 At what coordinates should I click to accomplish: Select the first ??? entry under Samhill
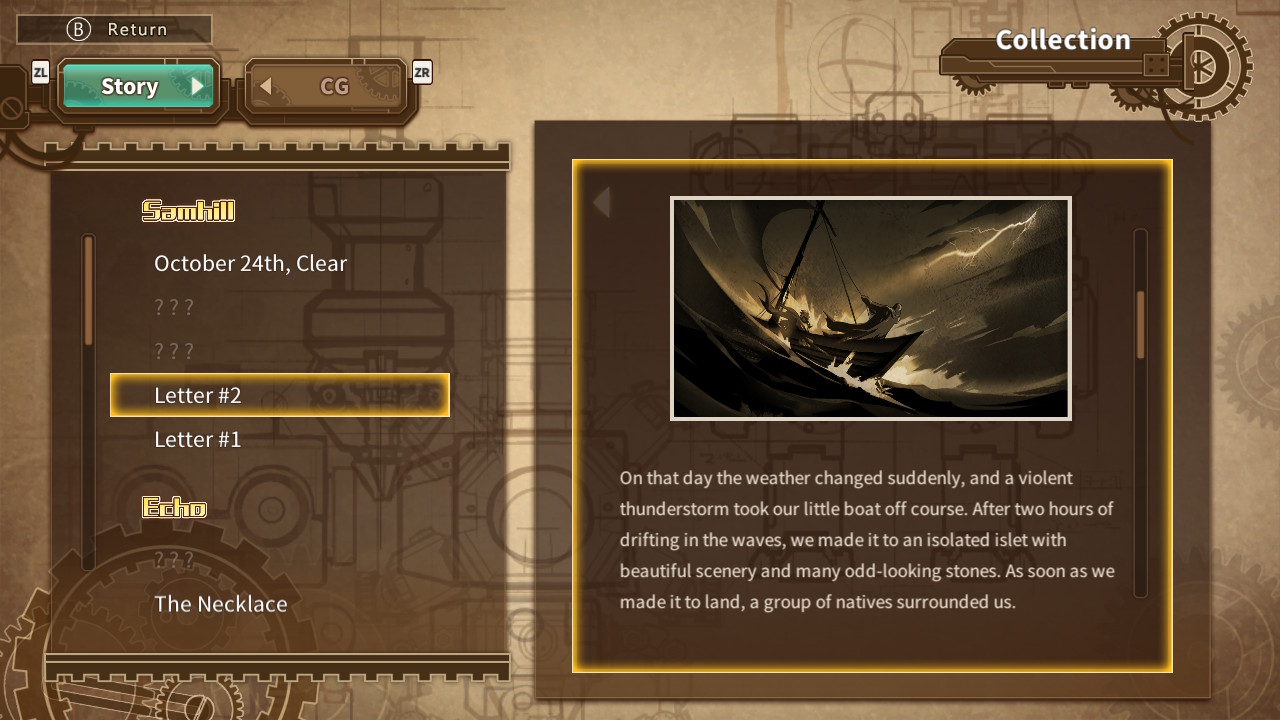coord(174,307)
